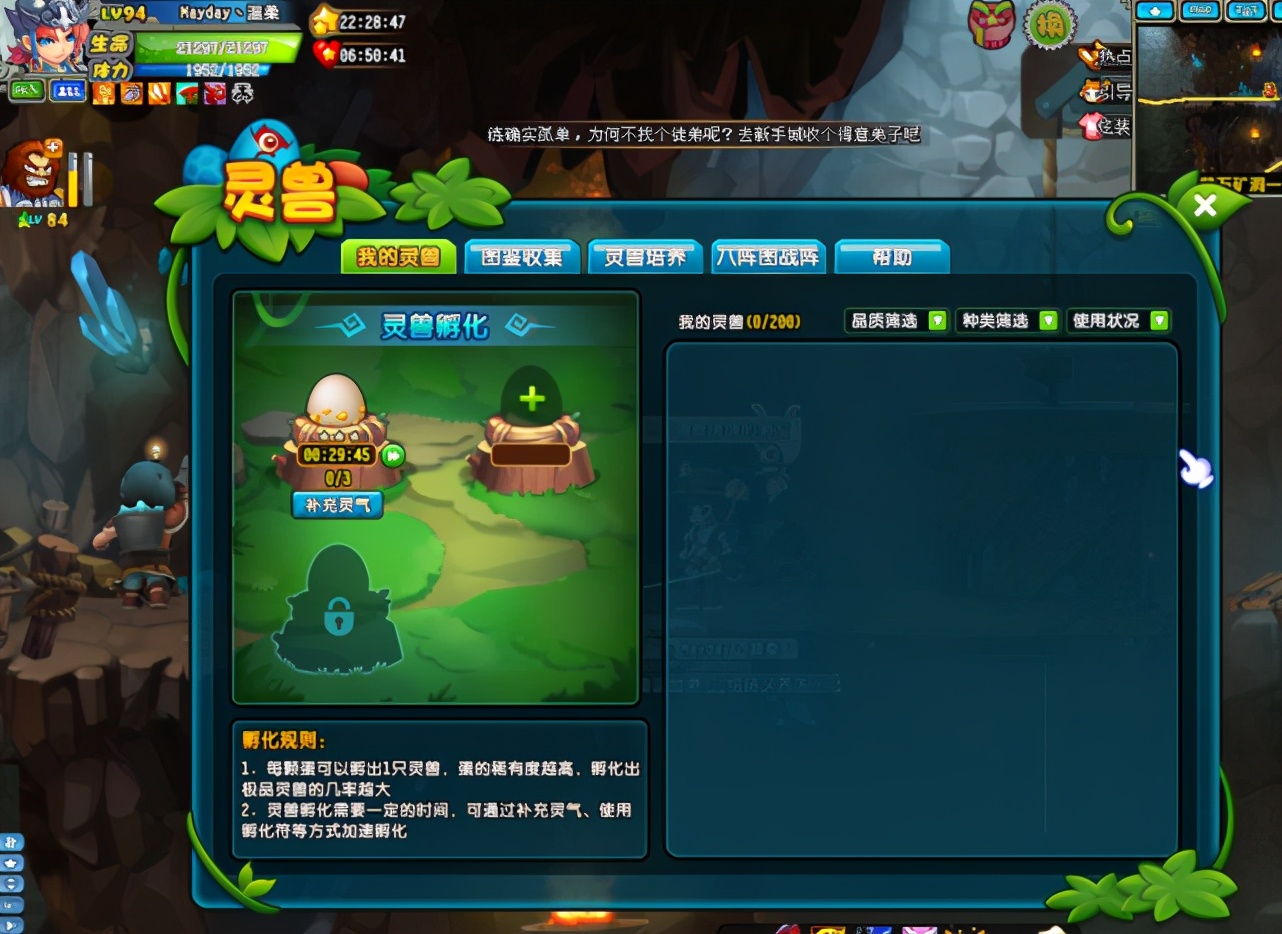Switch to the 图鉴收集 collection tab

522,257
